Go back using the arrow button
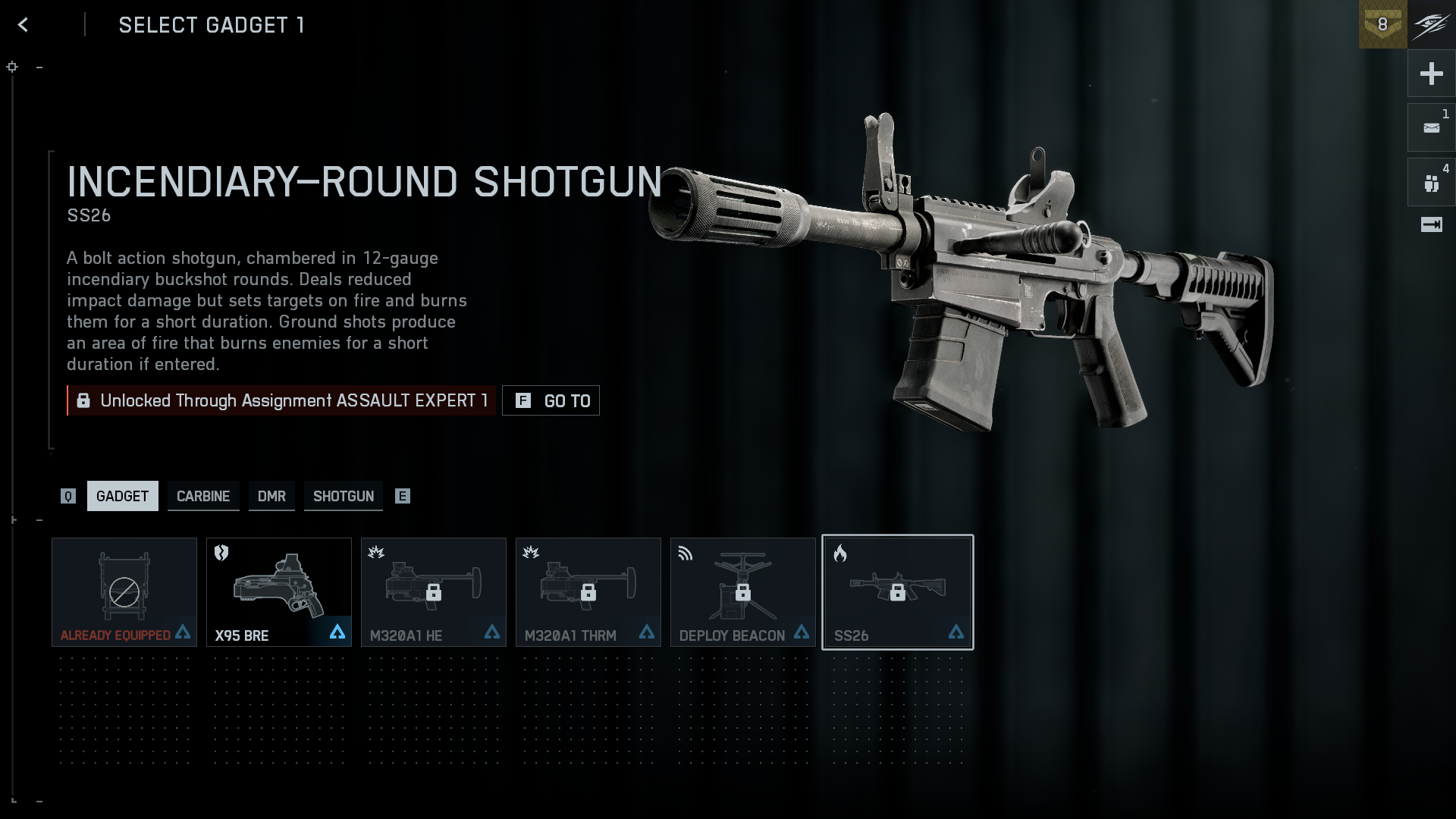This screenshot has height=819, width=1456. coord(23,25)
